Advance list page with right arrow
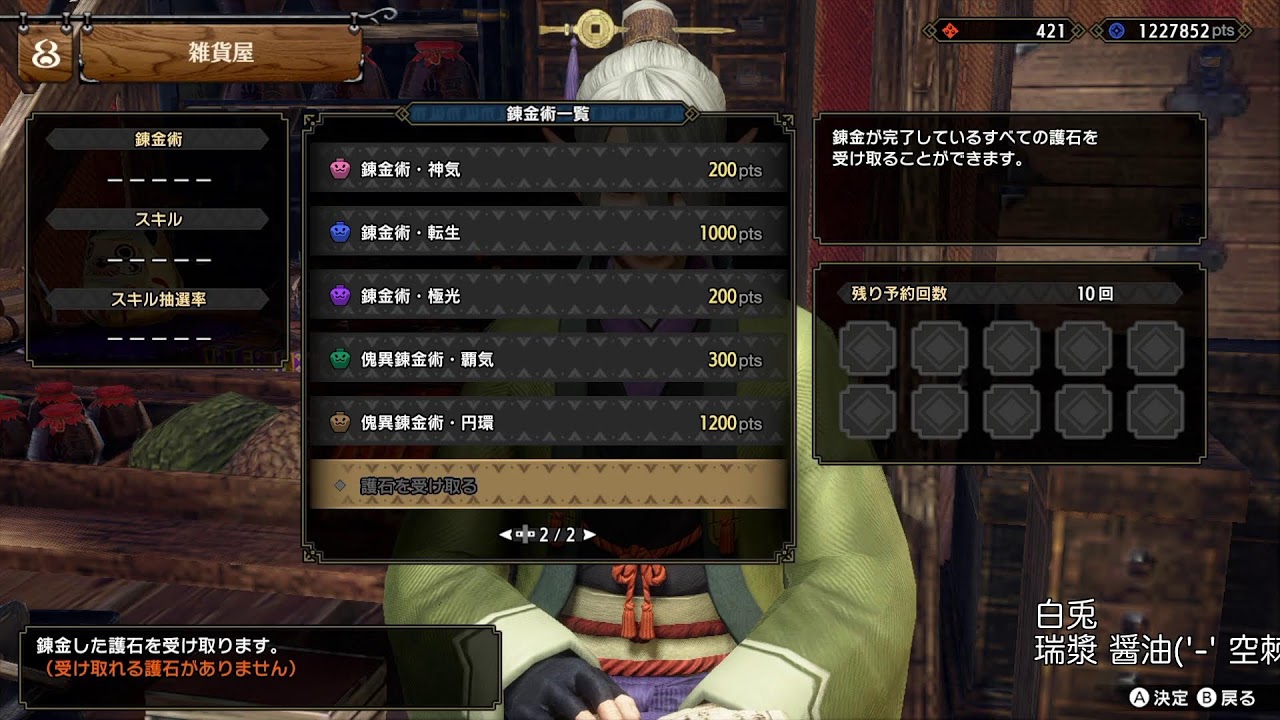Screen dimensions: 1280x720 [x=590, y=535]
